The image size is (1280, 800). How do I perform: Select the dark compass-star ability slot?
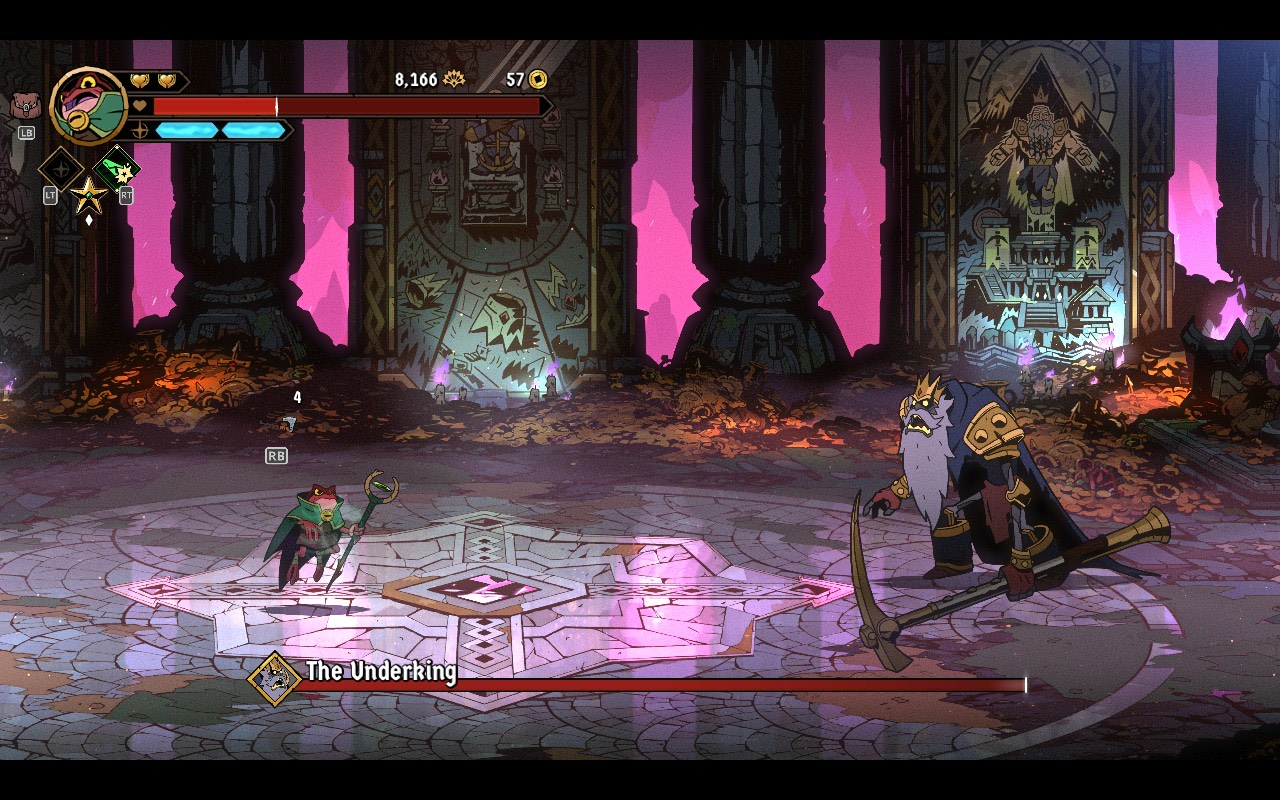coord(59,167)
